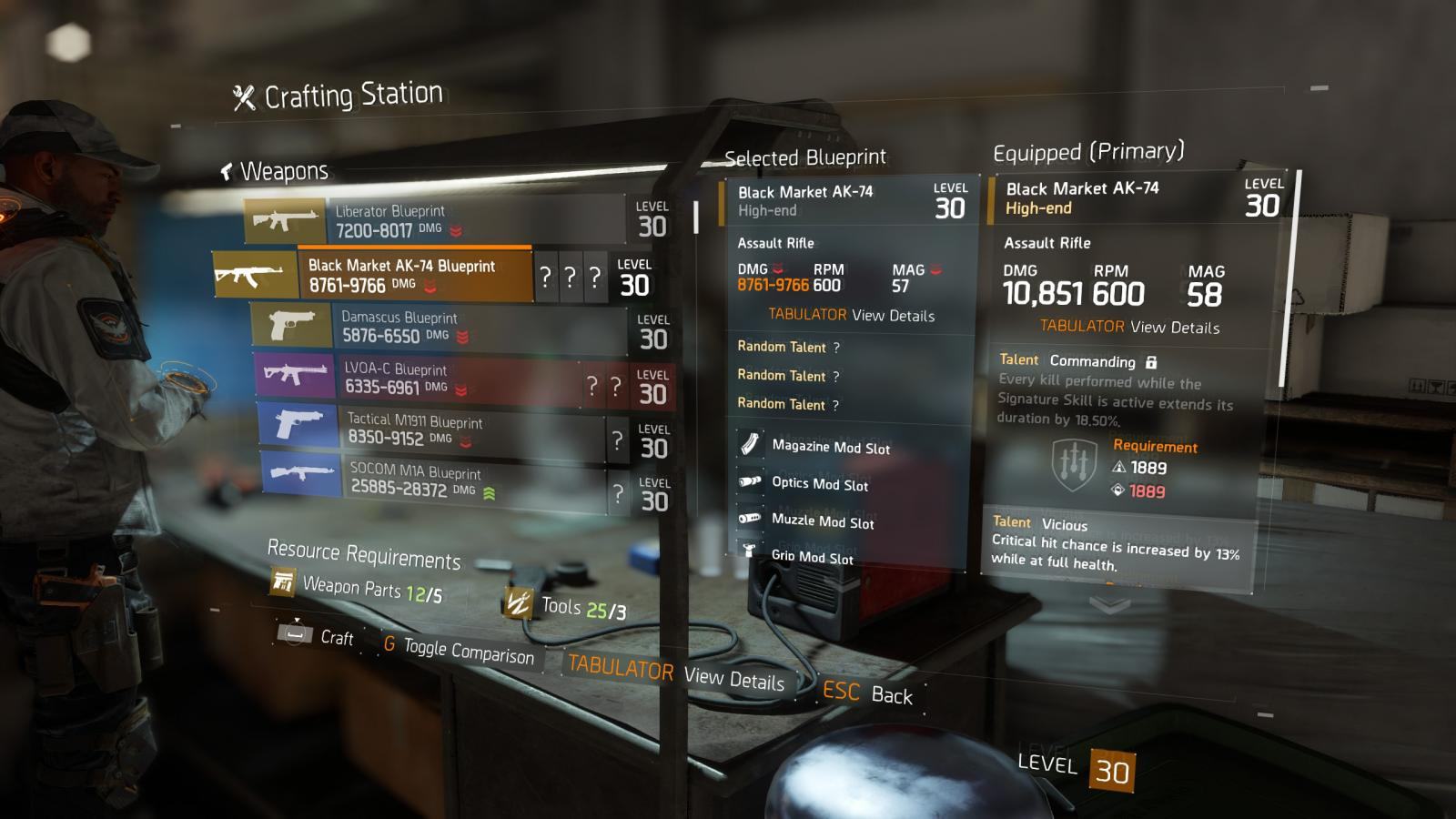
Task: Select the Liberator Blueprint row
Action: pos(435,220)
